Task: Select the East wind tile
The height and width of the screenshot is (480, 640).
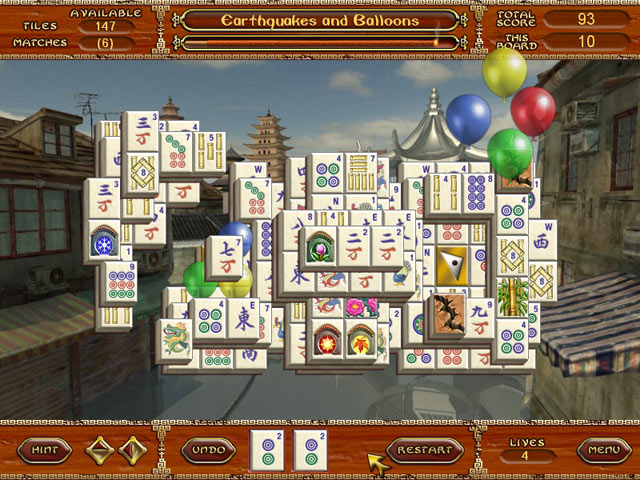Action: pyautogui.click(x=243, y=317)
